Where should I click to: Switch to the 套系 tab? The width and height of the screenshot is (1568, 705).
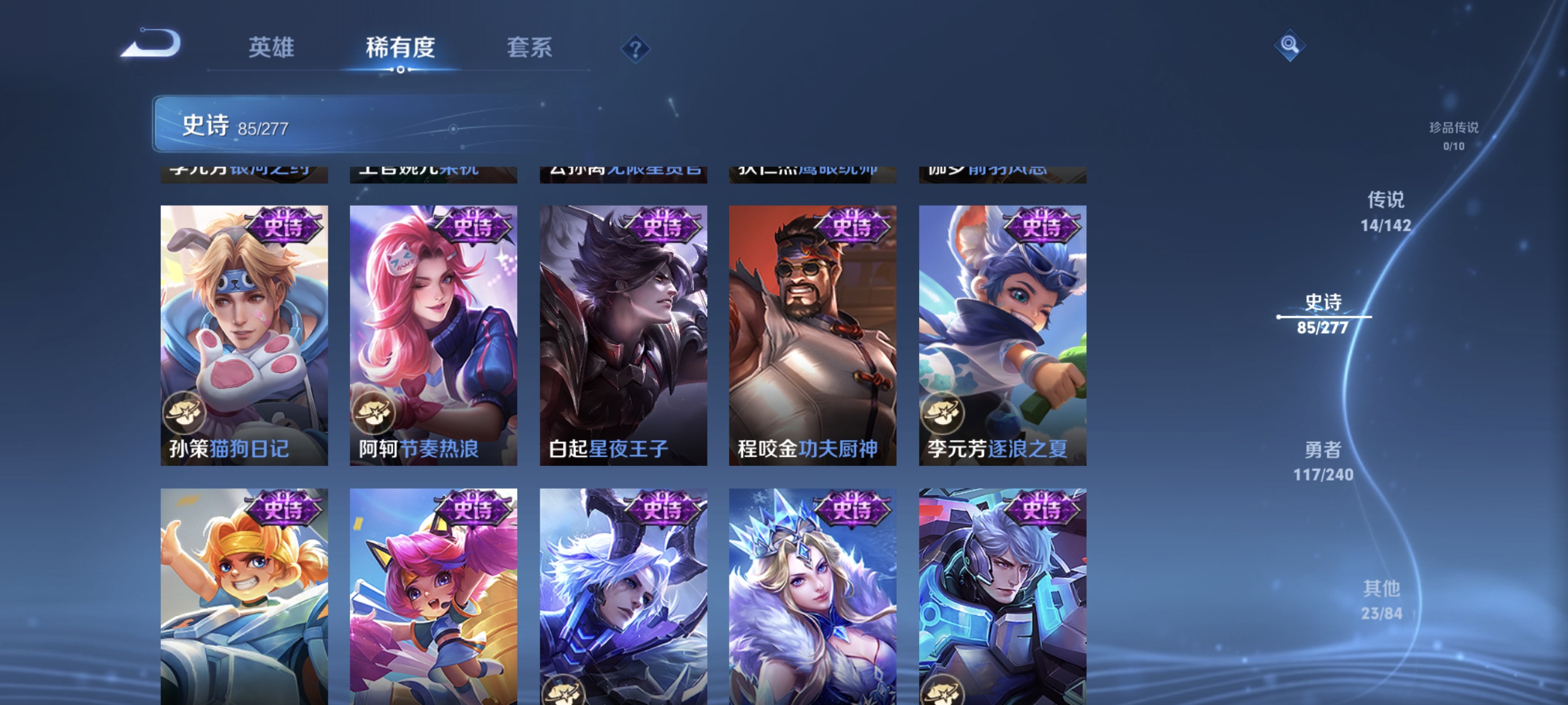pos(531,49)
